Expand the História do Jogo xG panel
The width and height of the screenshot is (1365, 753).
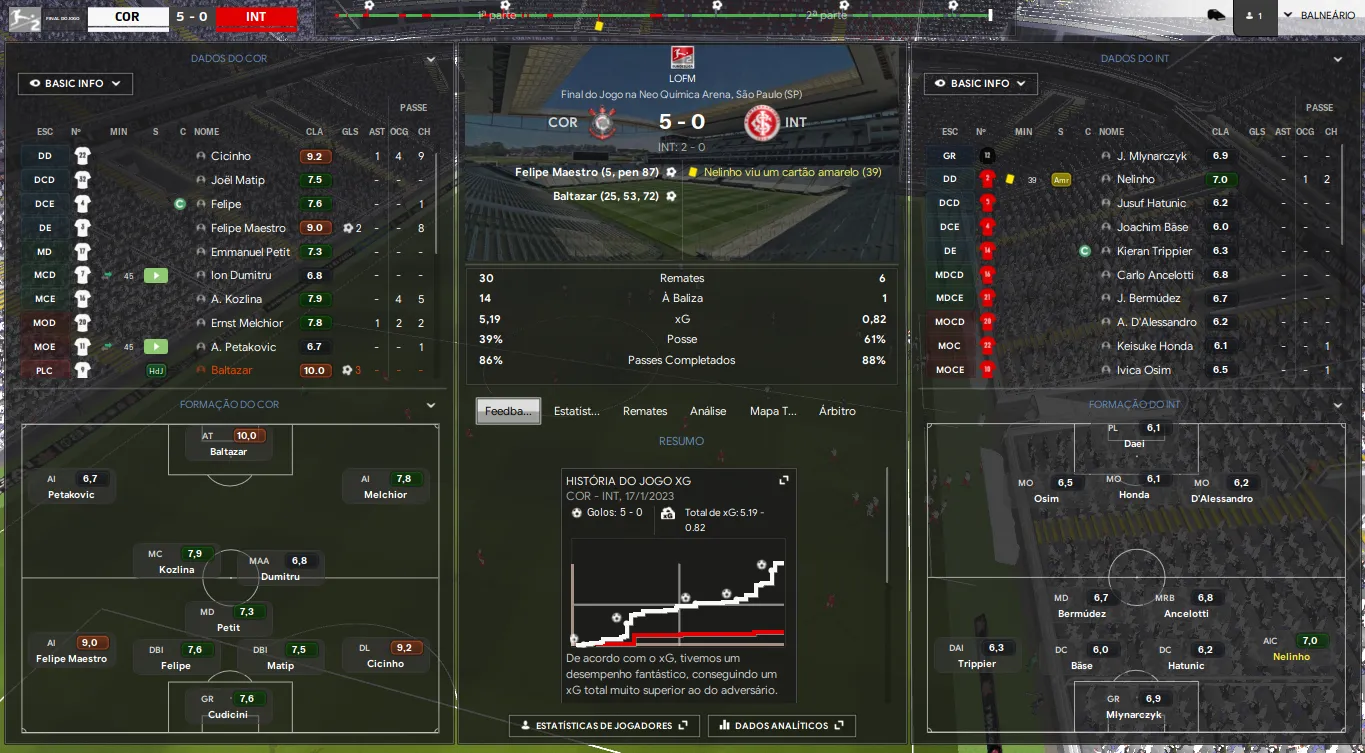[x=784, y=481]
